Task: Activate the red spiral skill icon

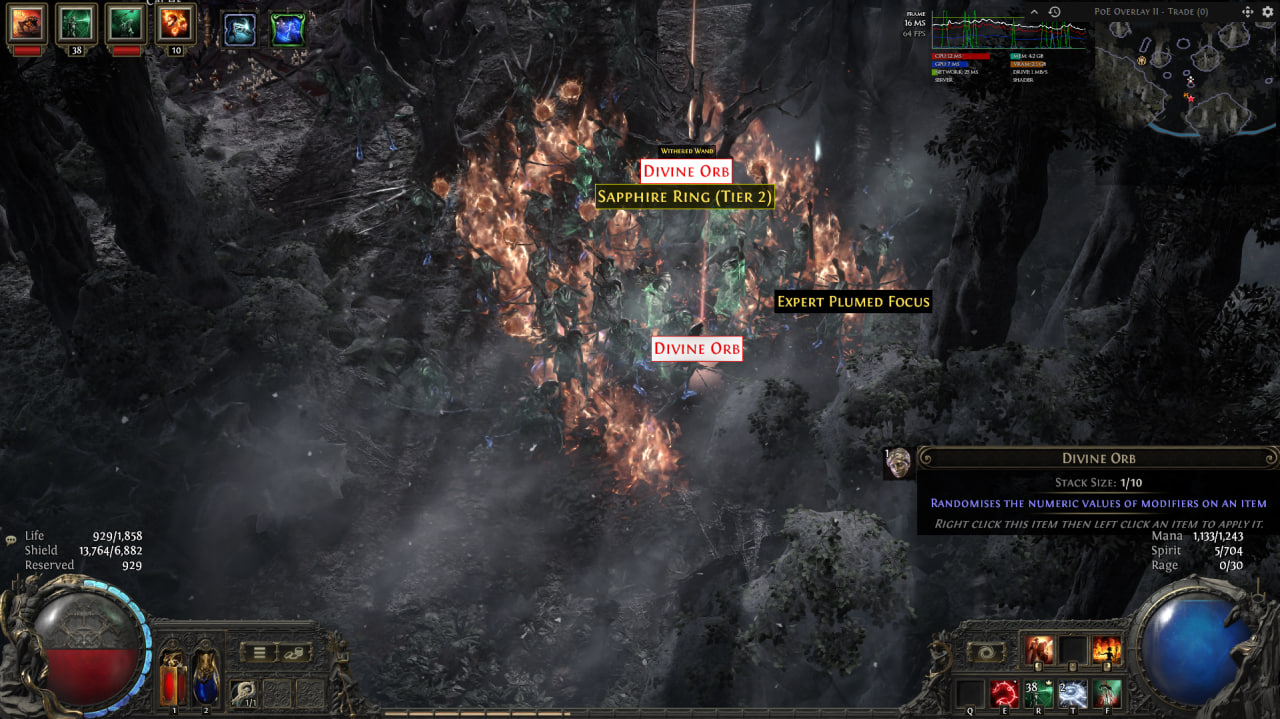Action: (1004, 692)
